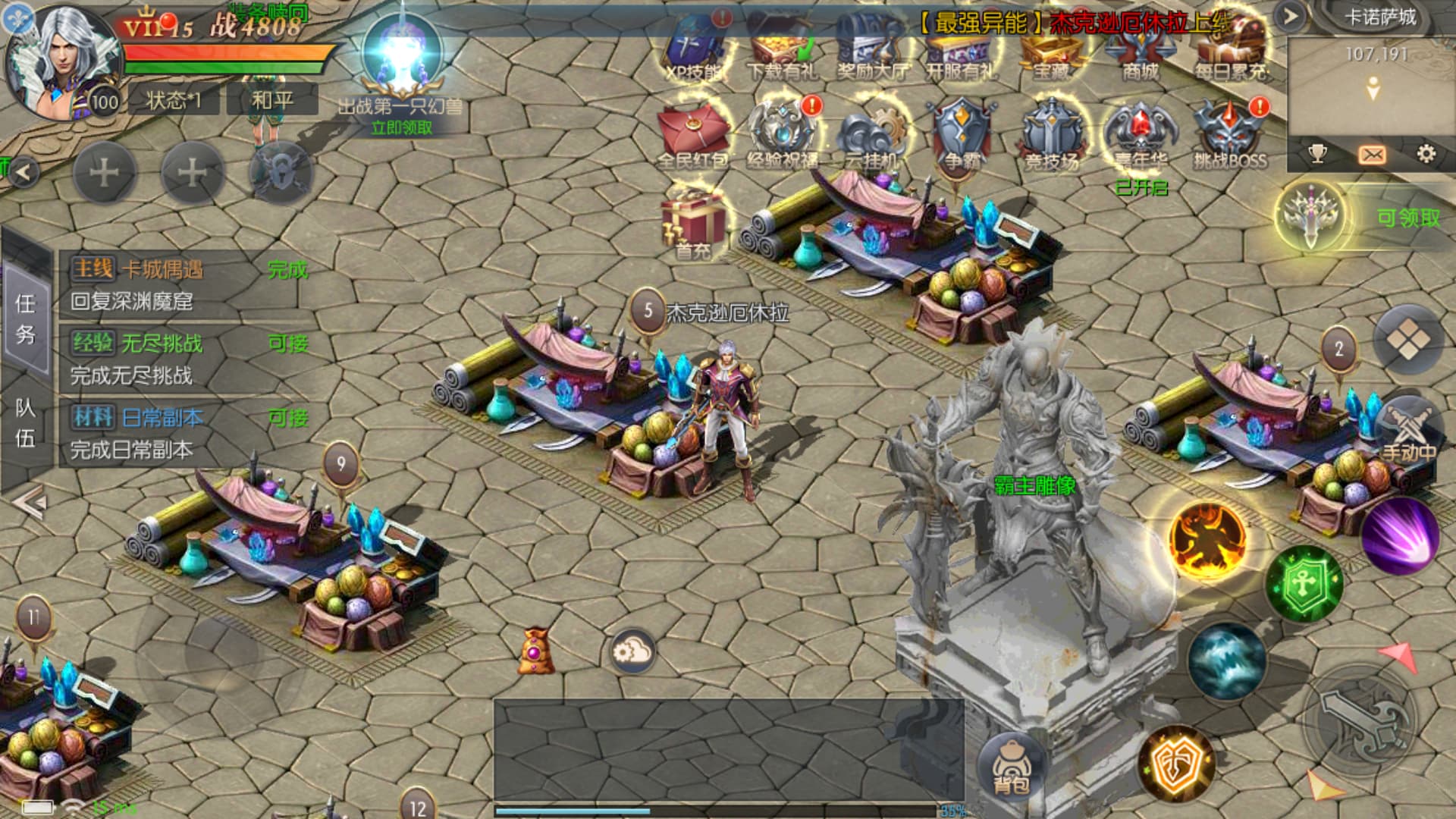Change the 和平 peace combat mode

pyautogui.click(x=272, y=100)
